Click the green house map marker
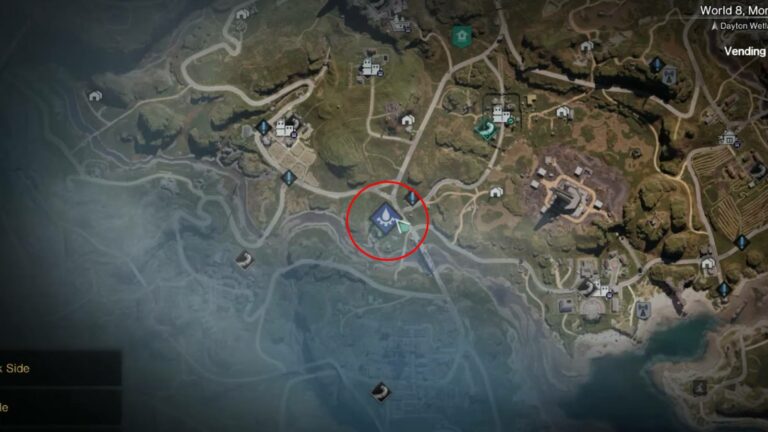768x432 pixels. [461, 36]
